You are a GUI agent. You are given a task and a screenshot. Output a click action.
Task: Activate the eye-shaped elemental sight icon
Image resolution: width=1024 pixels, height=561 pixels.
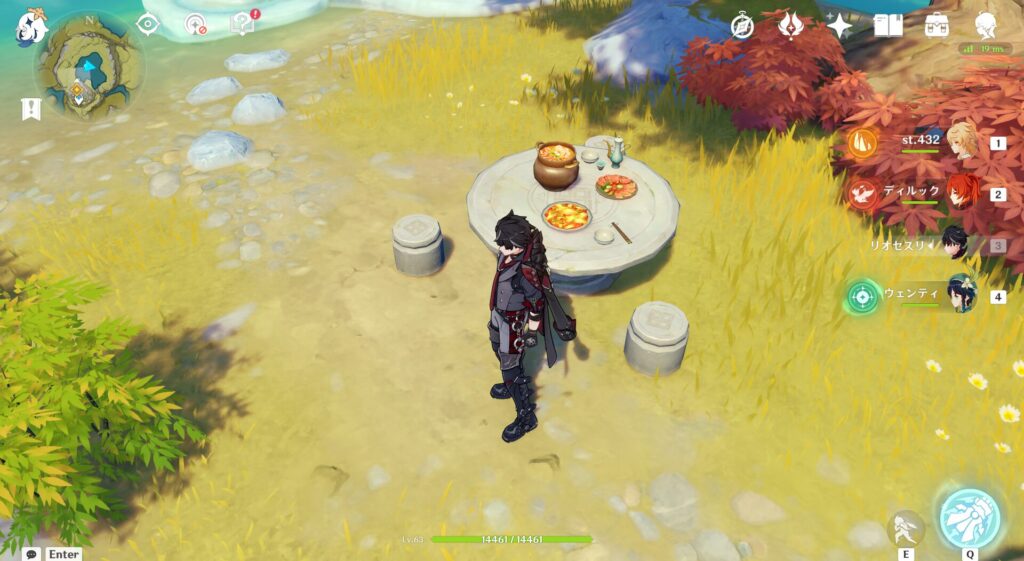148,24
